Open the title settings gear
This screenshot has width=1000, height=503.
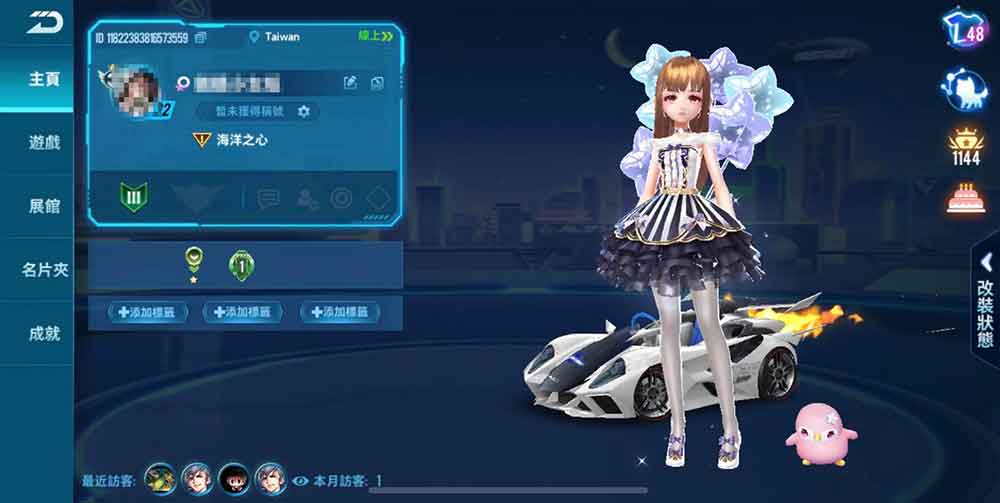click(304, 110)
